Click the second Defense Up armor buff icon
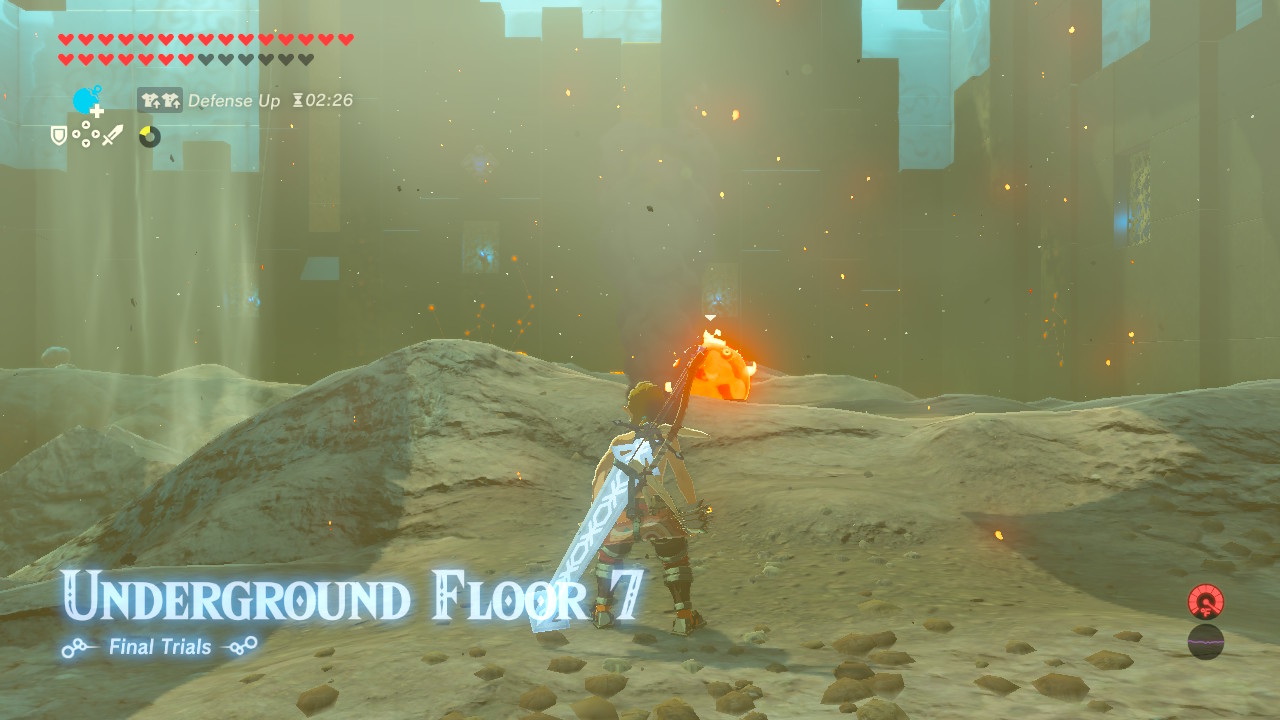Screen dimensions: 1280x720 (171, 99)
